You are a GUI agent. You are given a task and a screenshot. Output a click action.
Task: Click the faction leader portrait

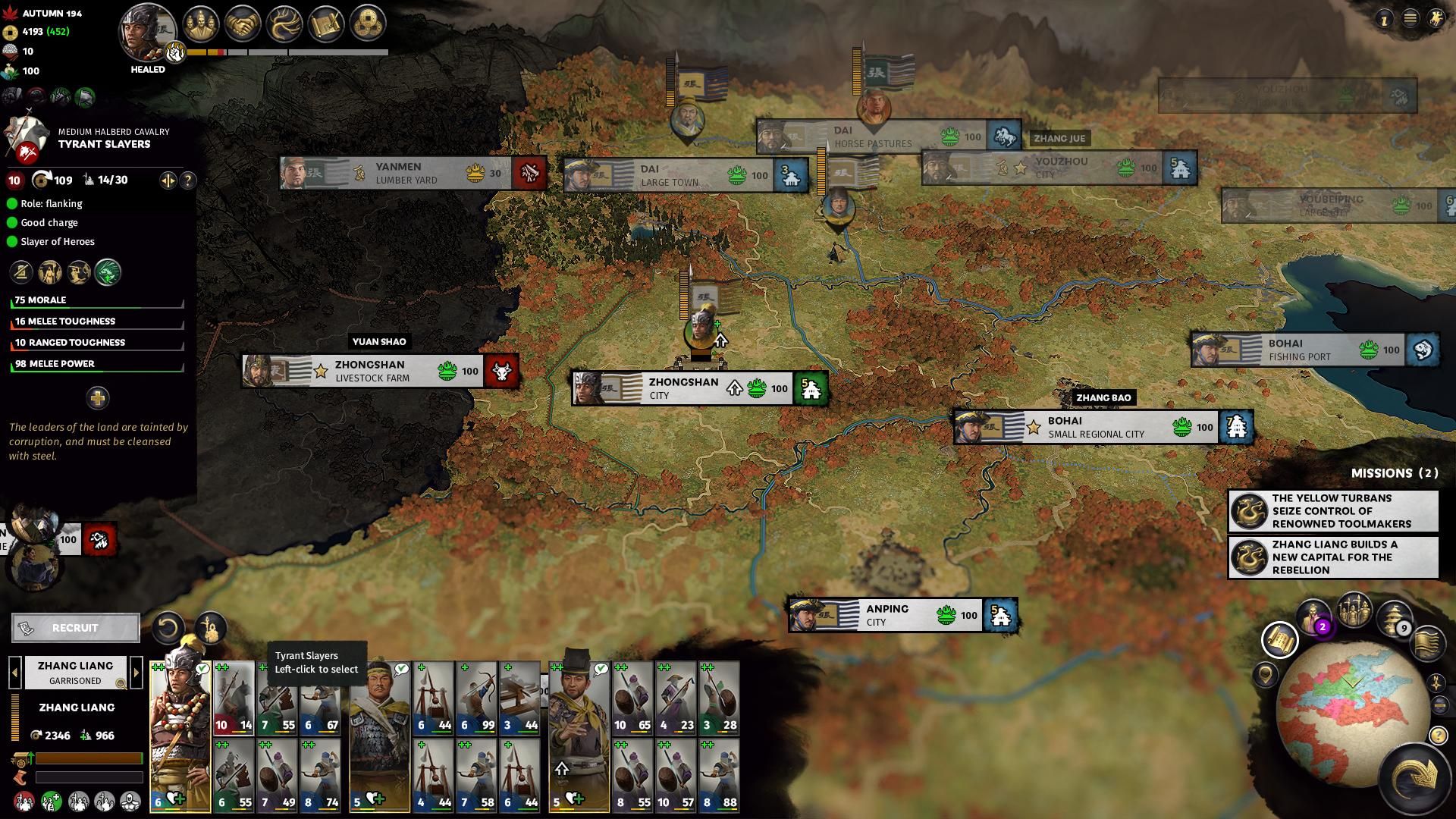[x=148, y=32]
